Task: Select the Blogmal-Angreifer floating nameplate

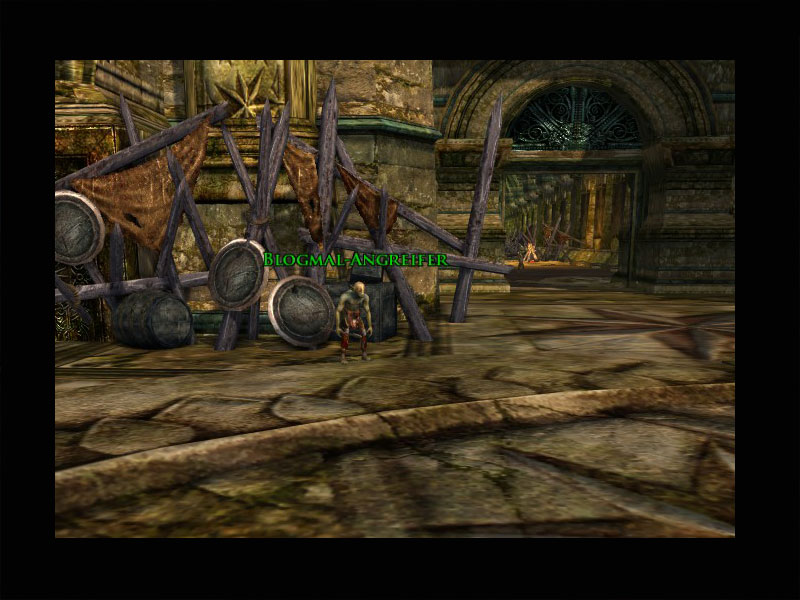Action: (x=355, y=260)
